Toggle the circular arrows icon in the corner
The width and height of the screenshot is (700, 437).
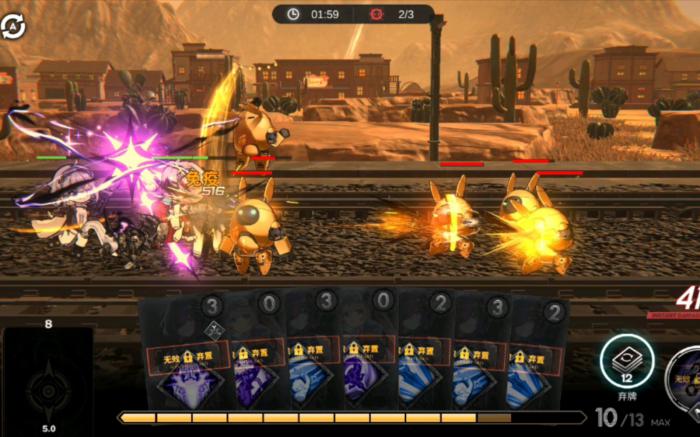(14, 26)
